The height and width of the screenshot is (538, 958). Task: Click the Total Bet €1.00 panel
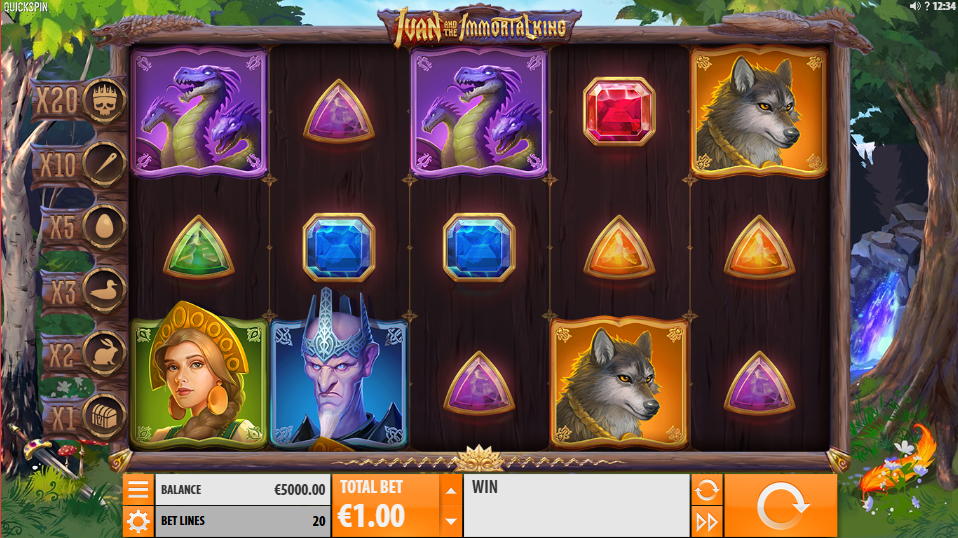click(386, 505)
